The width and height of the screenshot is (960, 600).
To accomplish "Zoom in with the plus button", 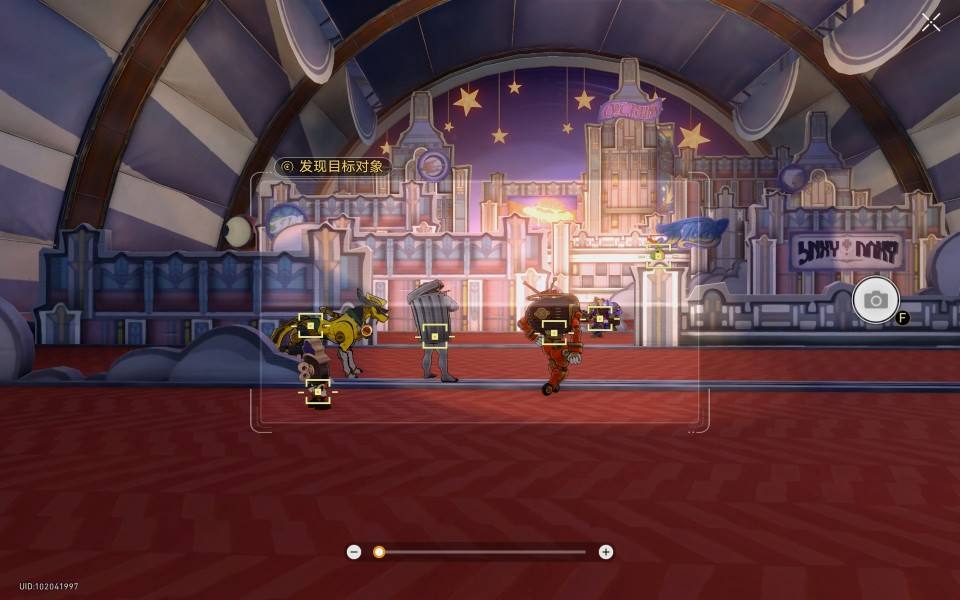I will click(x=606, y=552).
